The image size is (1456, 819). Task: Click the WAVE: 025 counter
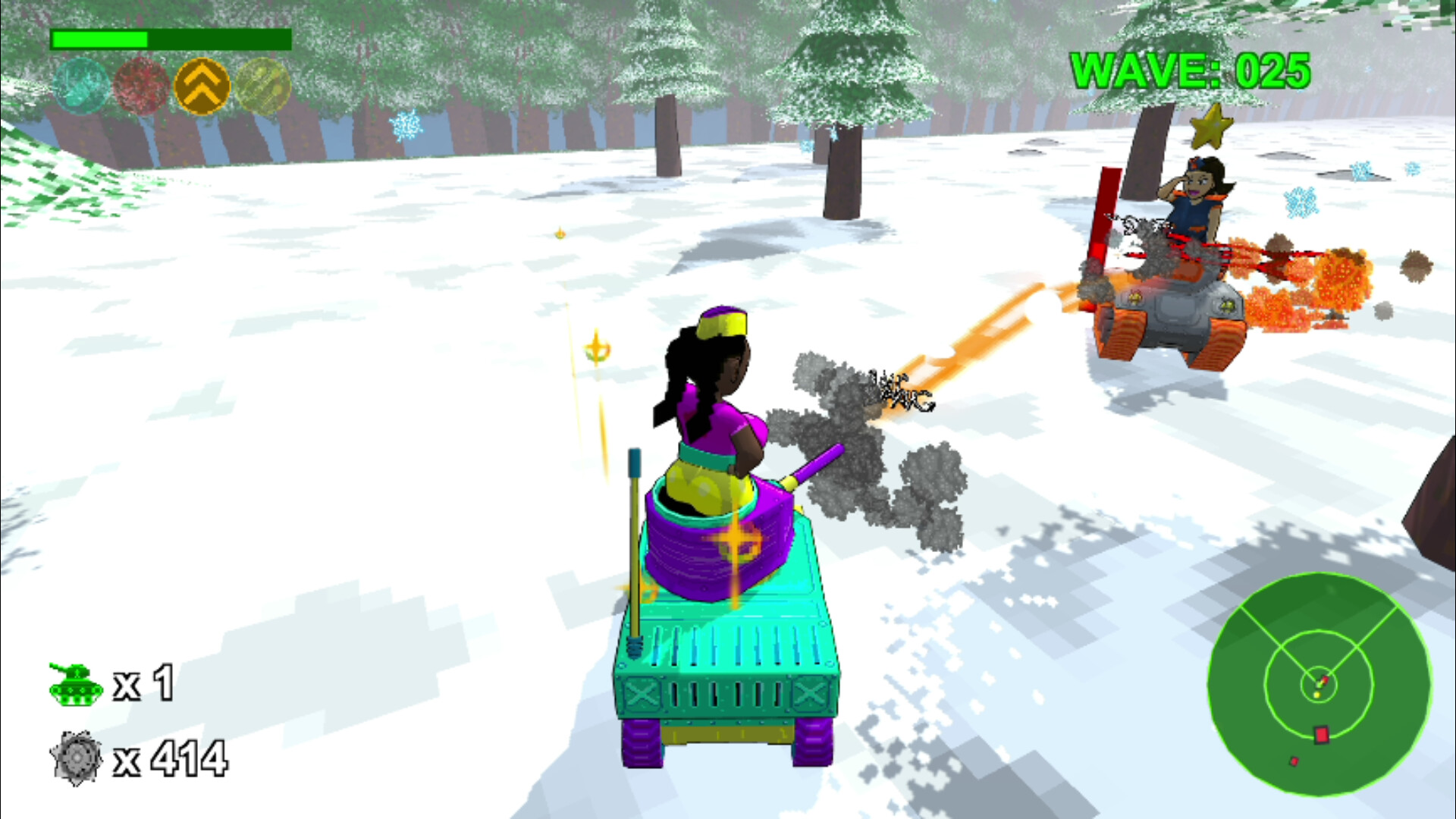click(x=1191, y=71)
